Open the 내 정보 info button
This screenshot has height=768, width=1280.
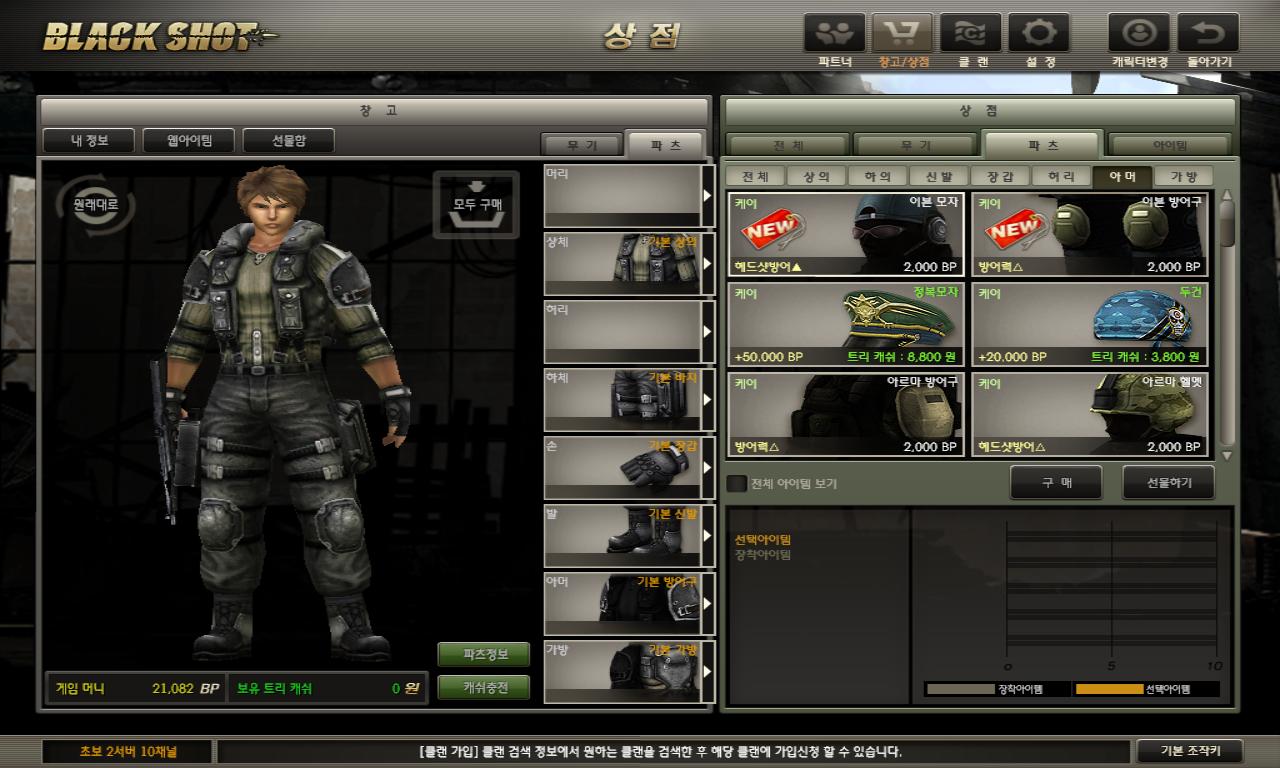coord(88,140)
